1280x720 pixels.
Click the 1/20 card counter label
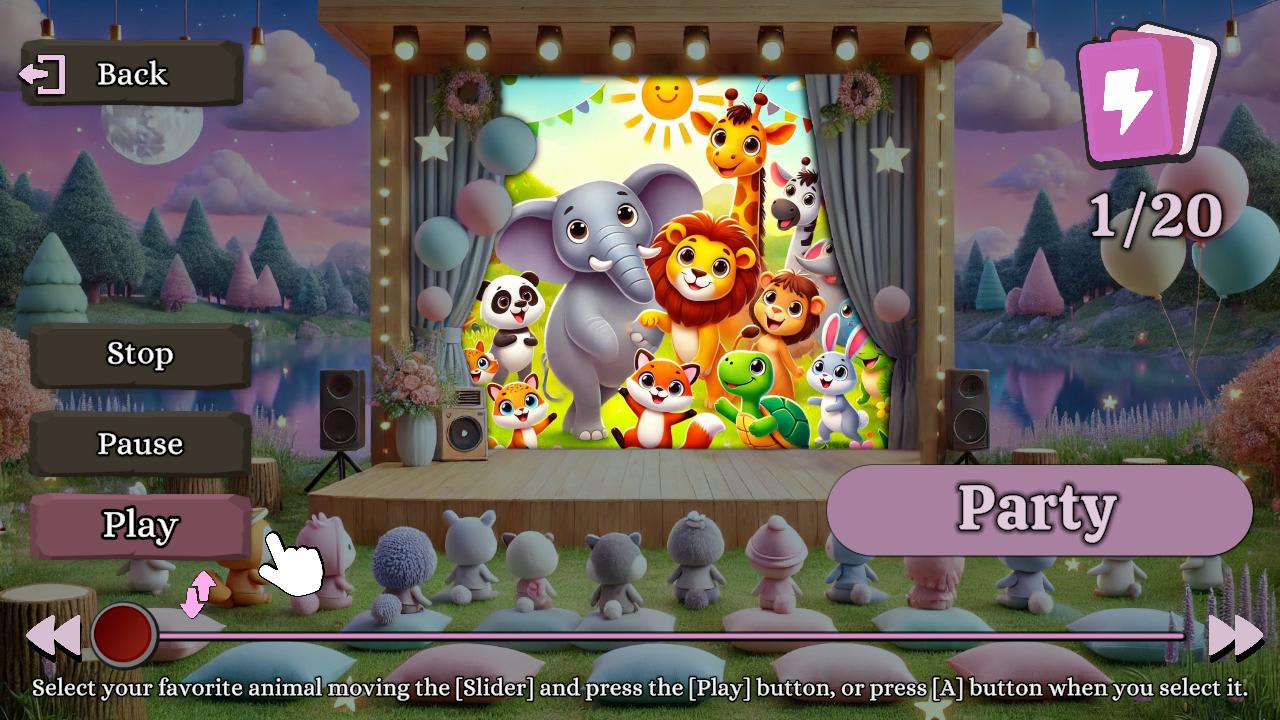tap(1155, 213)
